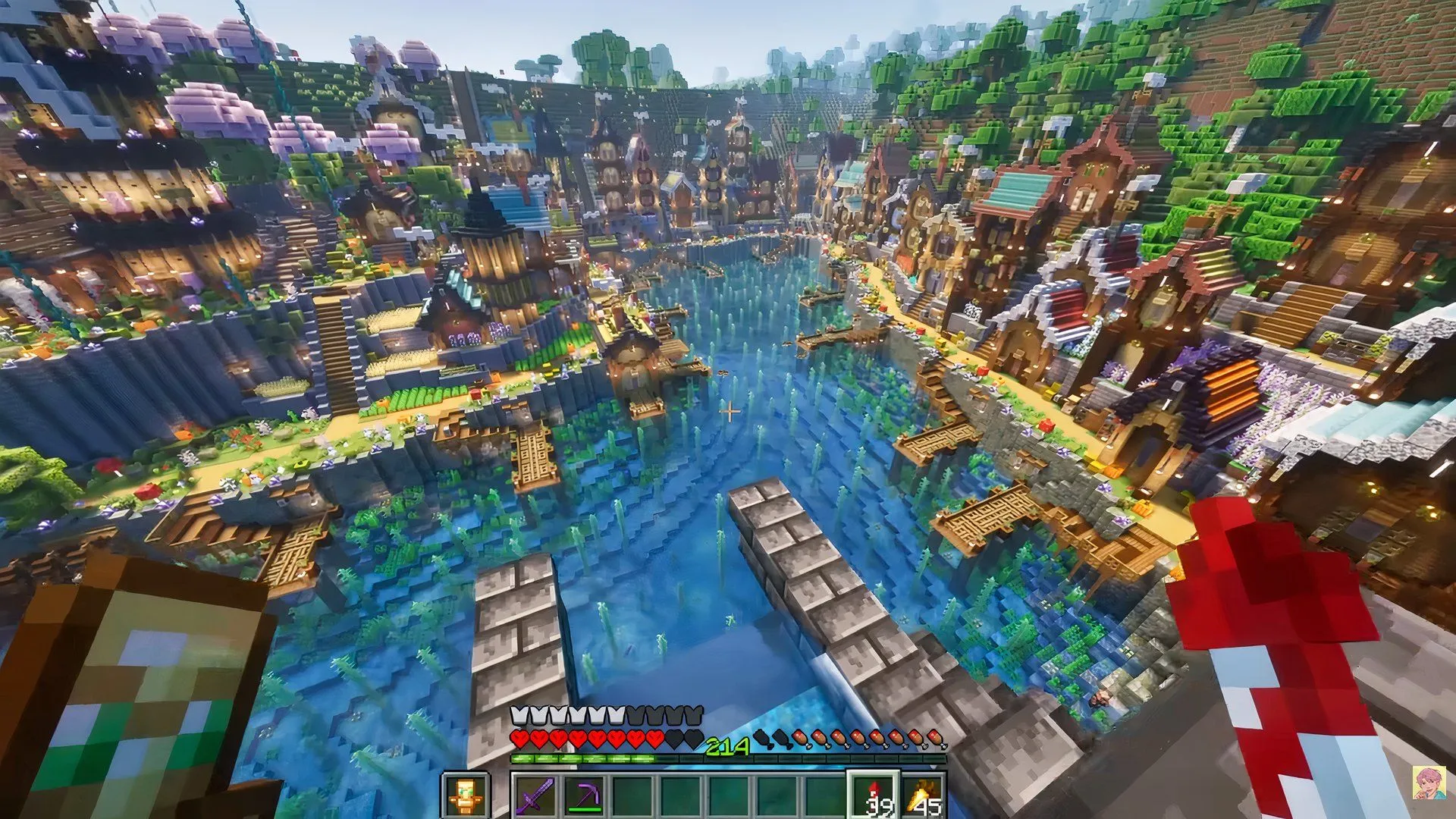Select the firework rocket stack slot

tap(874, 796)
